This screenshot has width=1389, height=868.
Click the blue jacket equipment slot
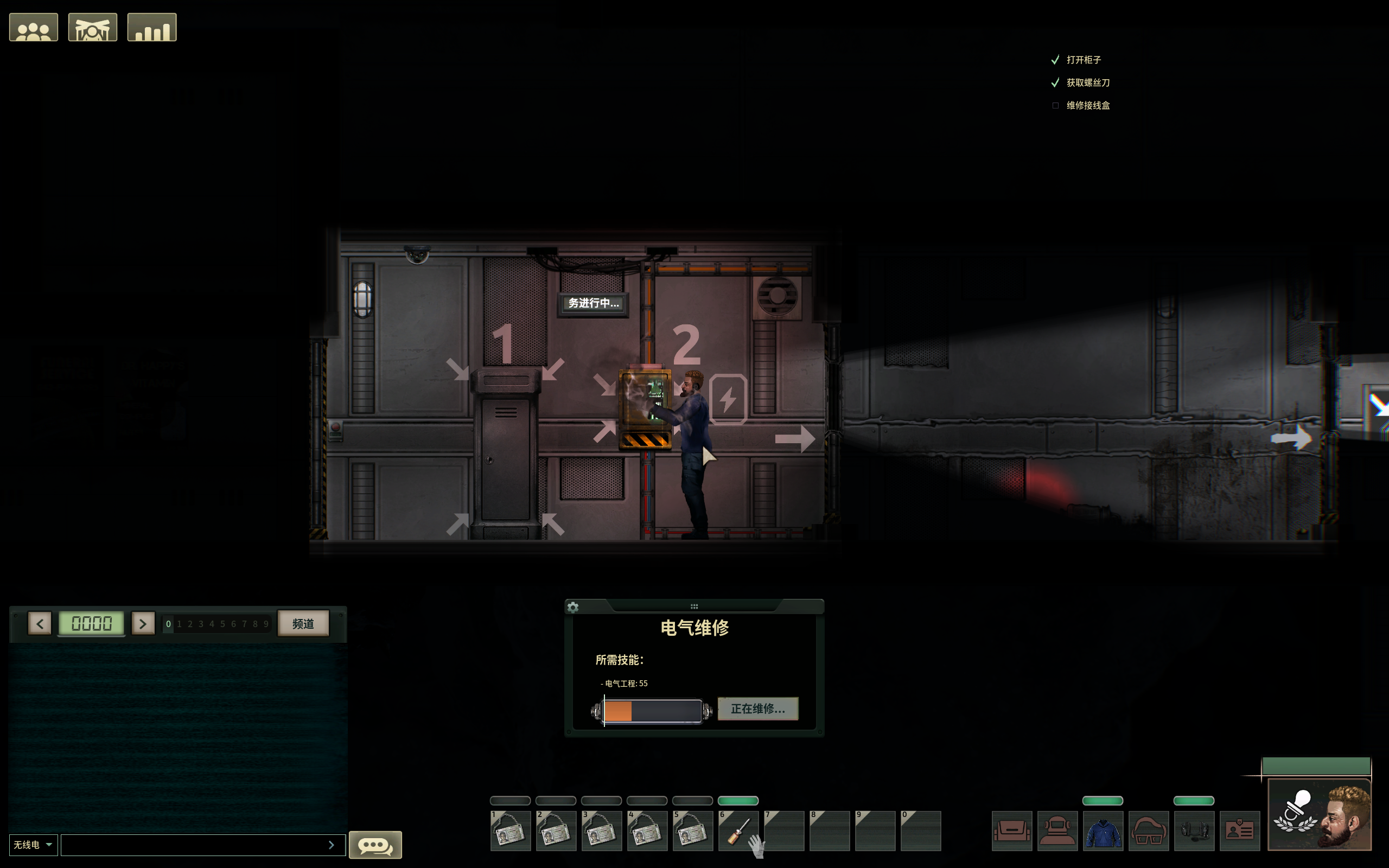click(1104, 831)
